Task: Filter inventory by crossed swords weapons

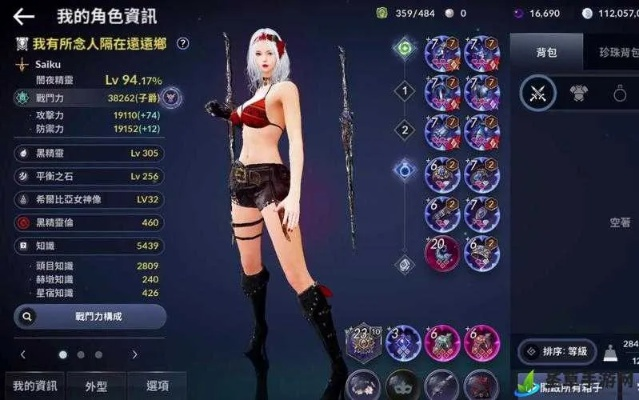Action: (x=539, y=95)
